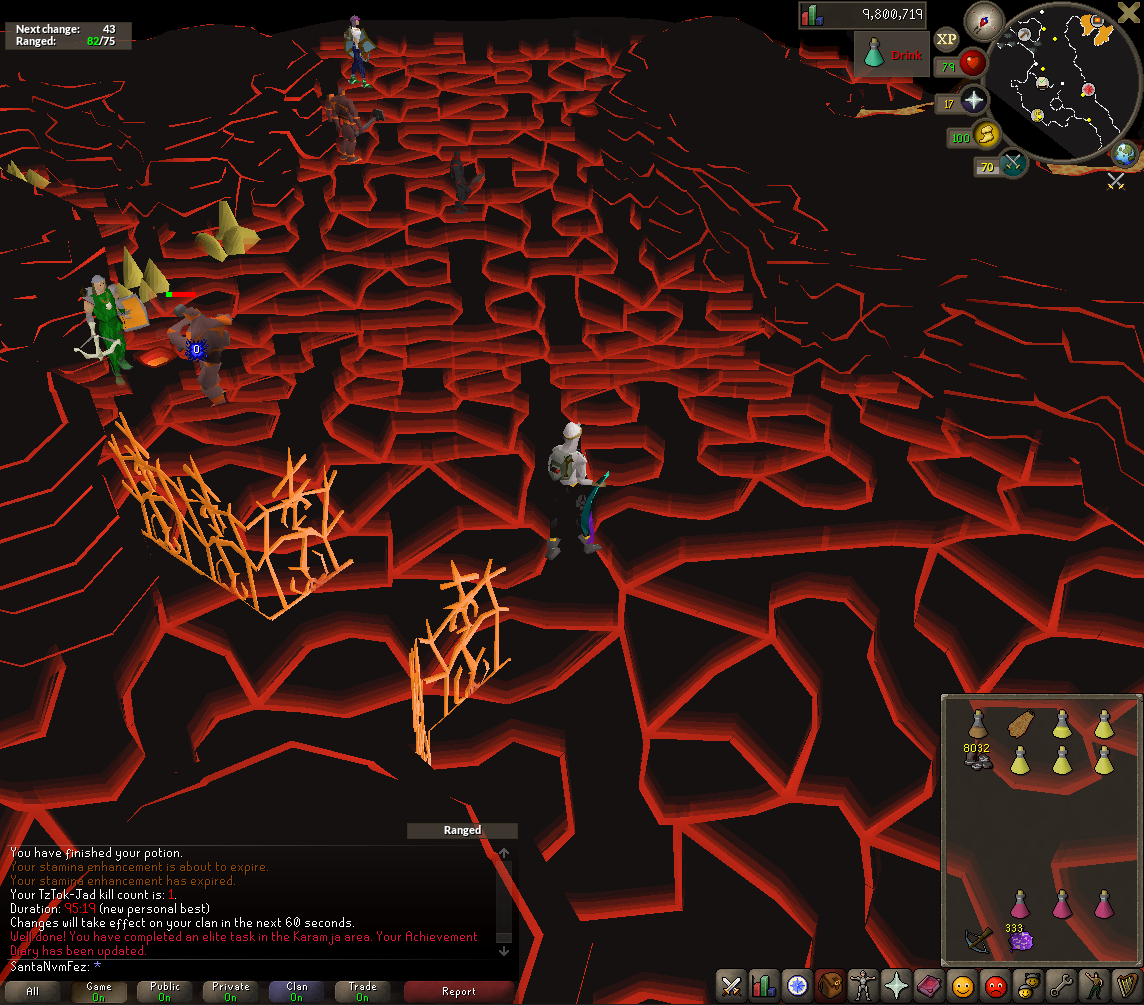The image size is (1144, 1005).
Task: Select the brown potion in inventory
Action: coord(978,724)
